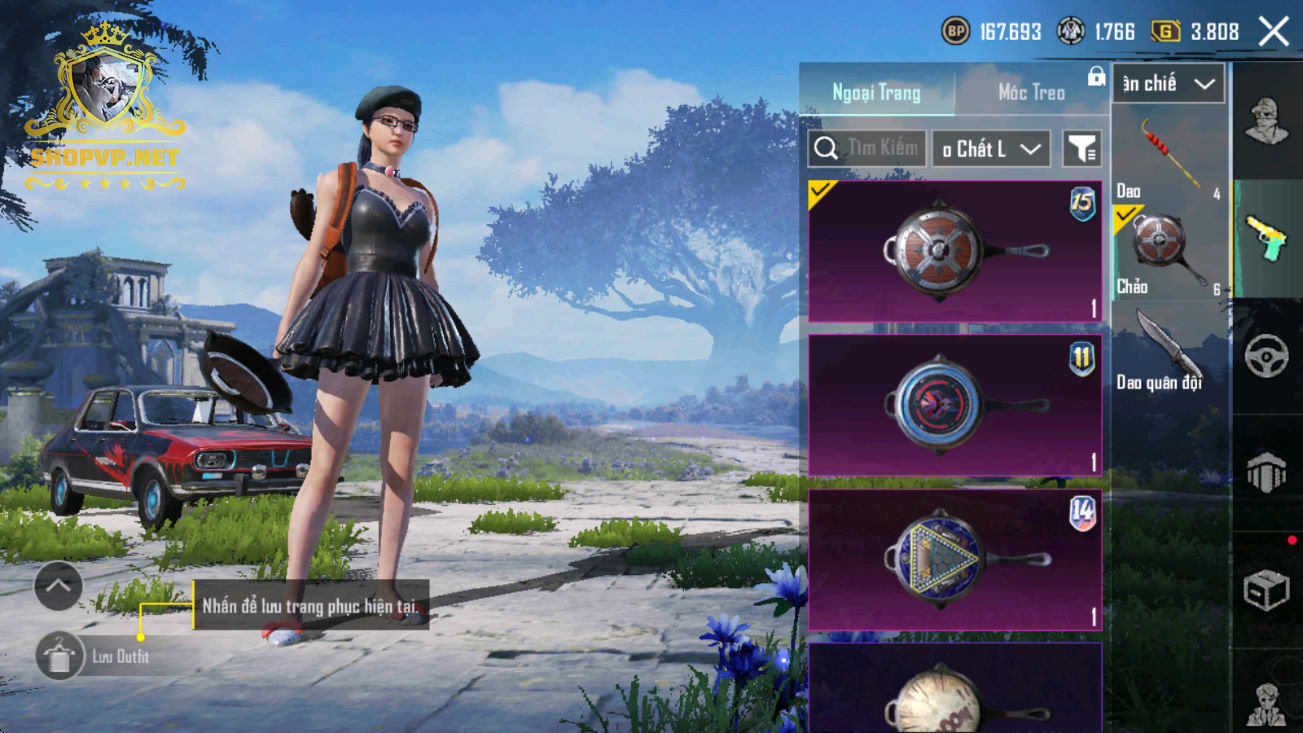Viewport: 1303px width, 733px height.
Task: Click the Tìm Kiếm search box
Action: click(867, 149)
